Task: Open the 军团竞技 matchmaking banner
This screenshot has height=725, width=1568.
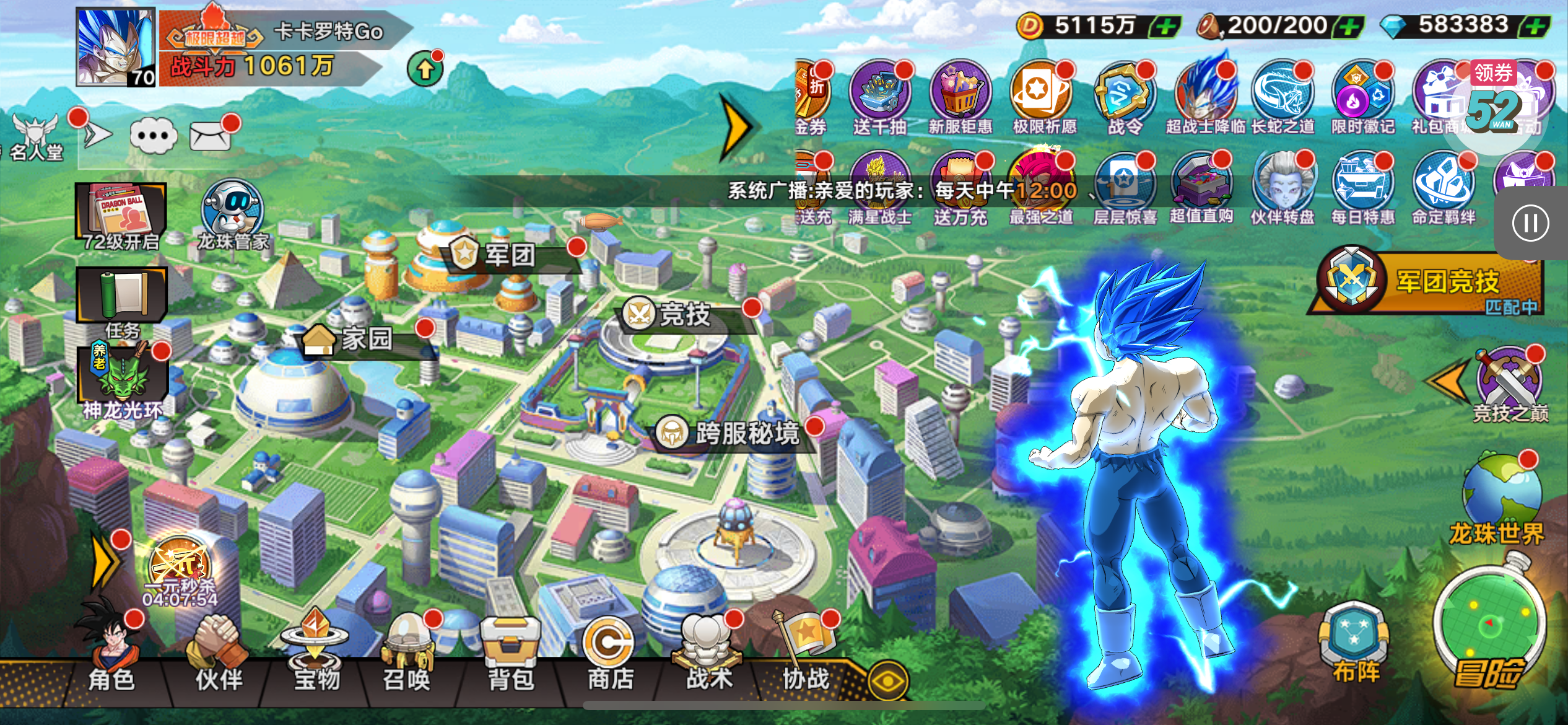Action: coord(1431,284)
